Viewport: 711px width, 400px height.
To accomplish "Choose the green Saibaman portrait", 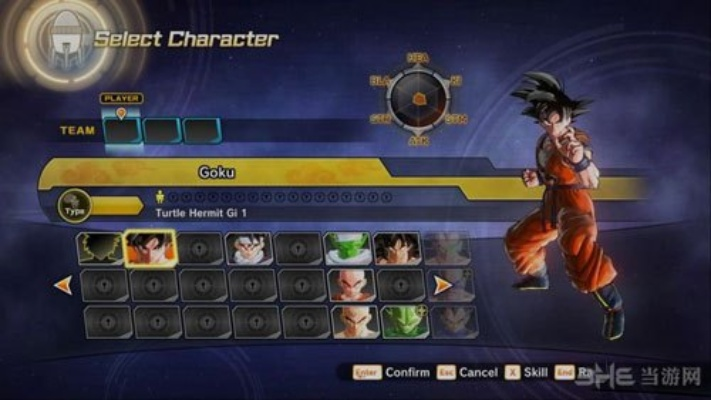I will click(401, 321).
